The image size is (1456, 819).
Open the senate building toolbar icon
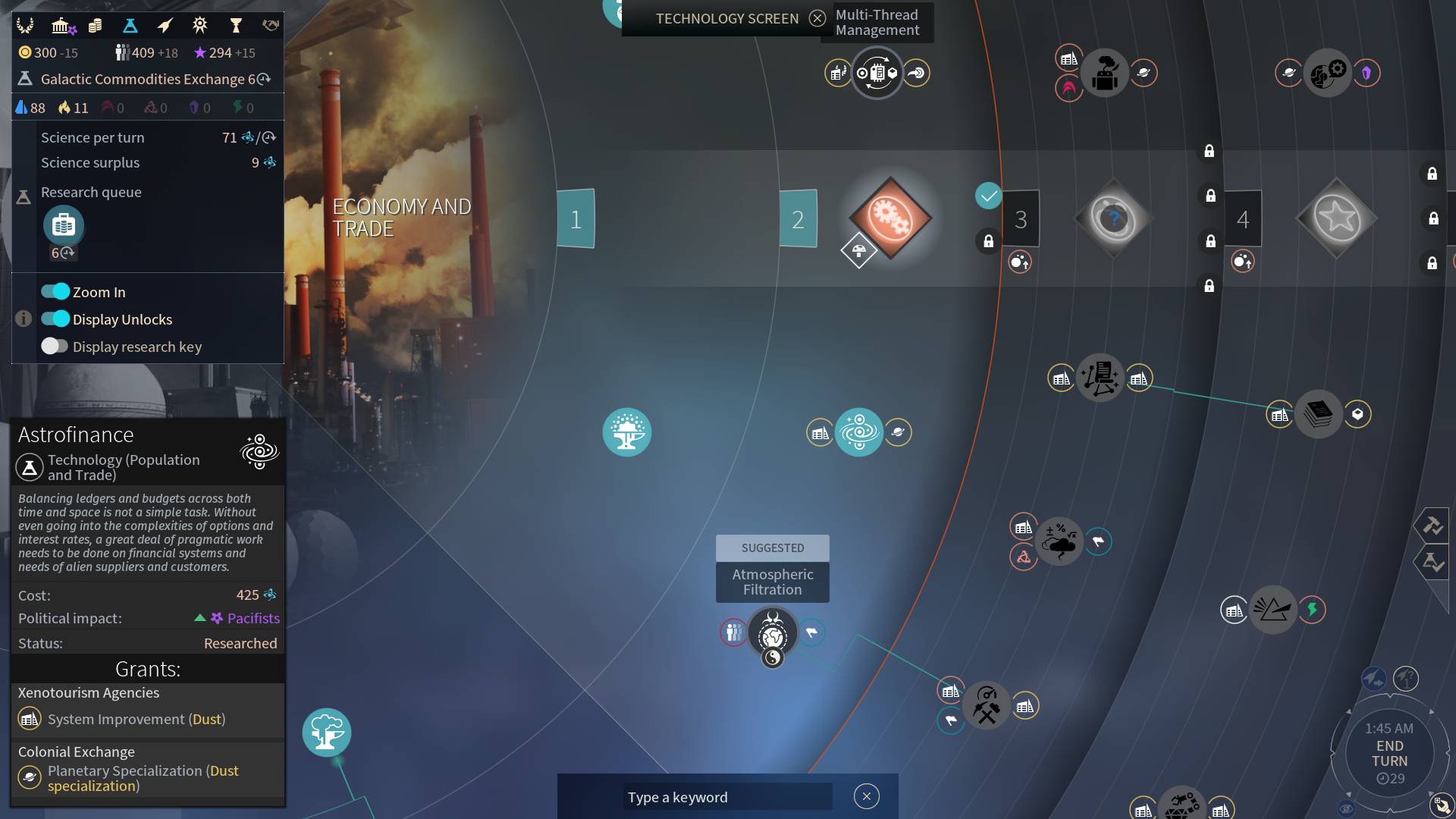[x=61, y=27]
